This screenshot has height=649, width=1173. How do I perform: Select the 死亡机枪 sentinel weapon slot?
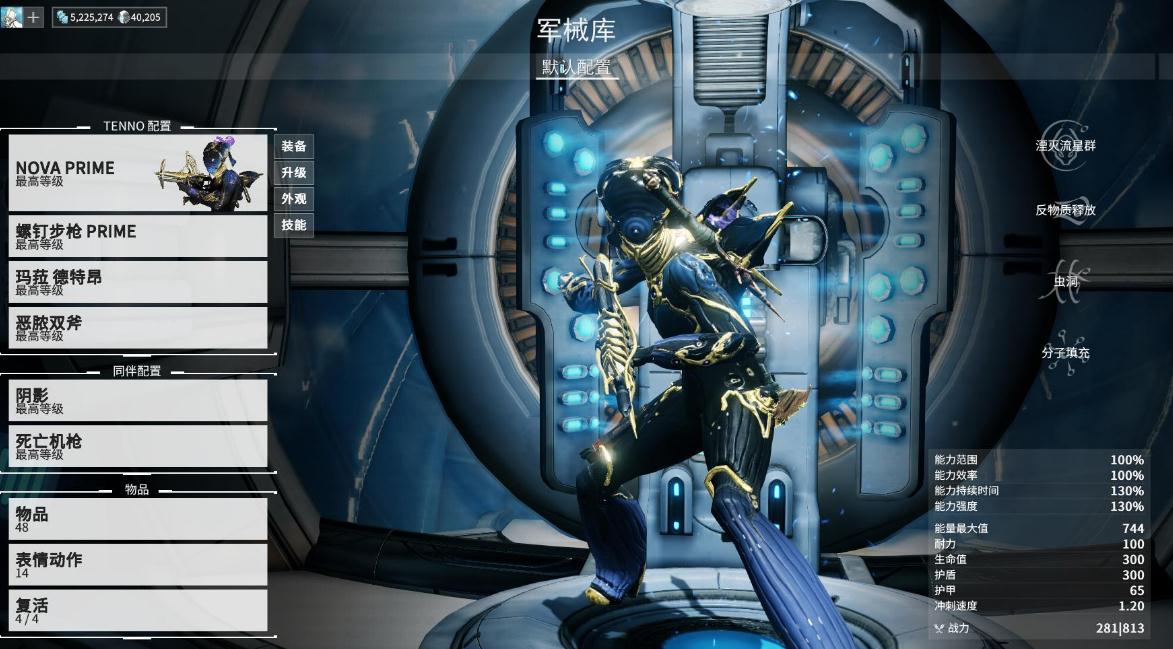(x=138, y=446)
